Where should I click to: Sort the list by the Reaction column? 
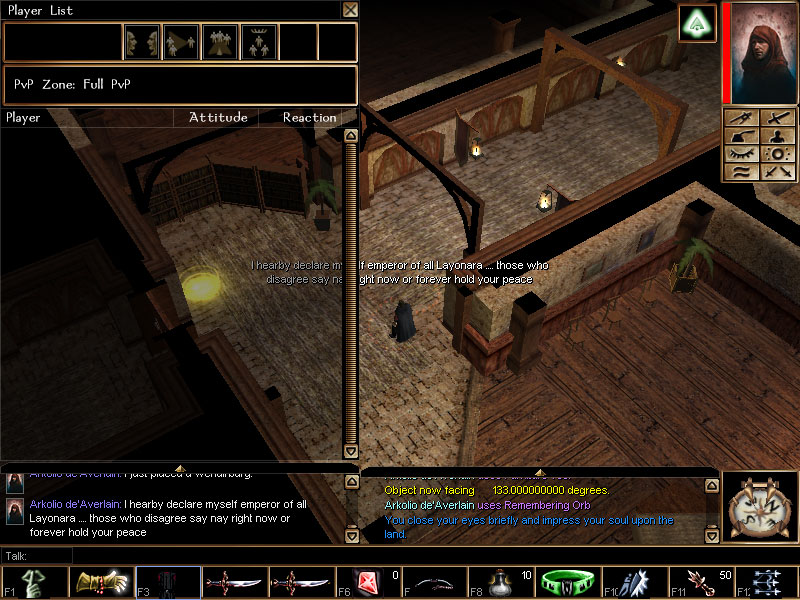coord(308,118)
